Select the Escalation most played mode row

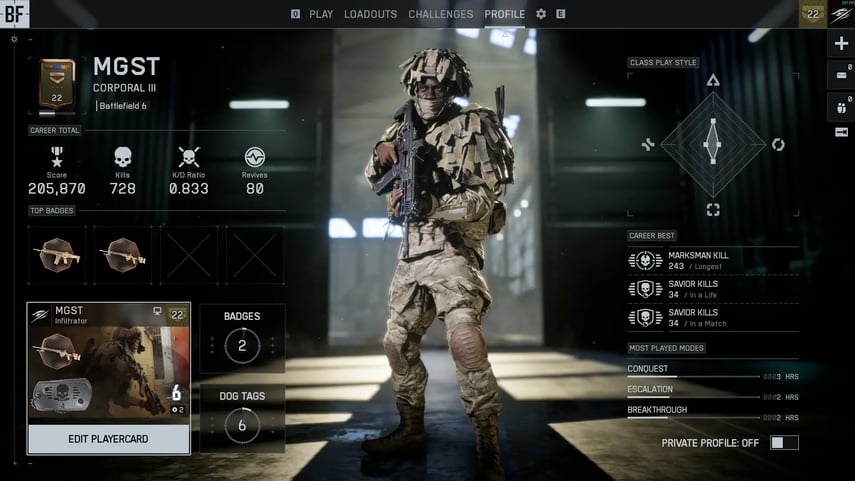click(x=712, y=392)
